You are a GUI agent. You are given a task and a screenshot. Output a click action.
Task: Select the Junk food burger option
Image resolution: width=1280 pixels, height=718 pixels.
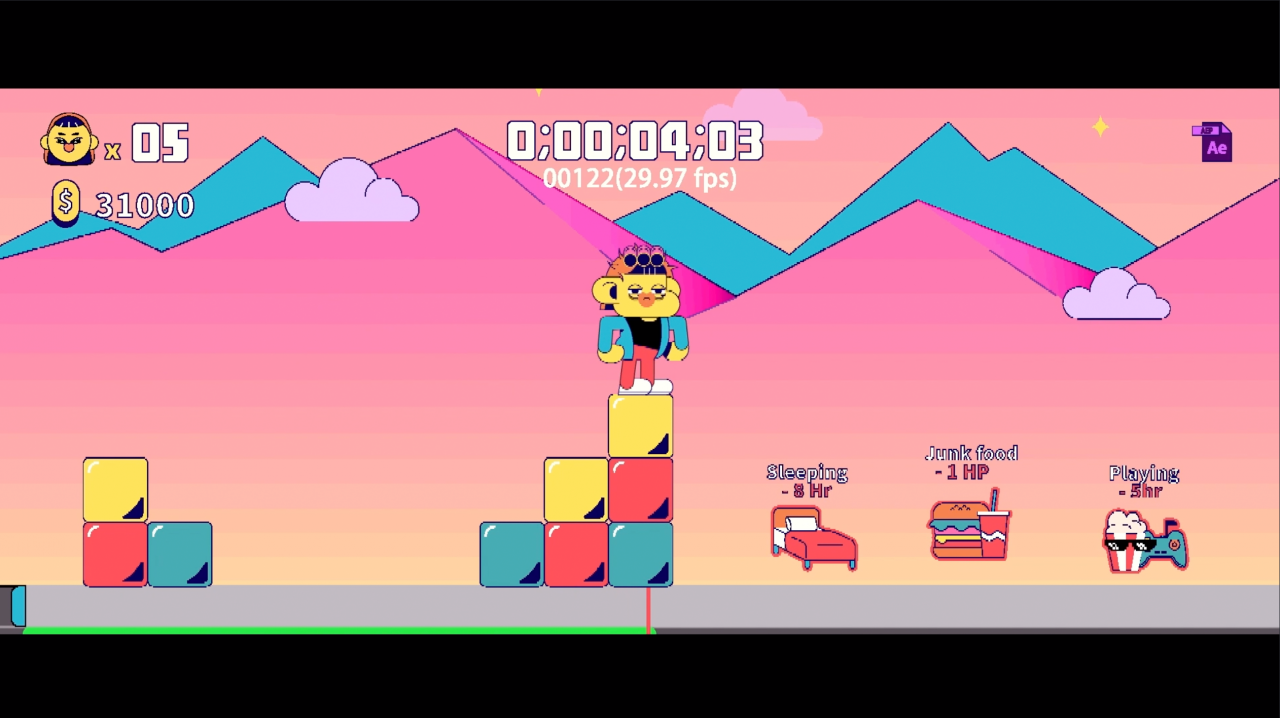[969, 529]
